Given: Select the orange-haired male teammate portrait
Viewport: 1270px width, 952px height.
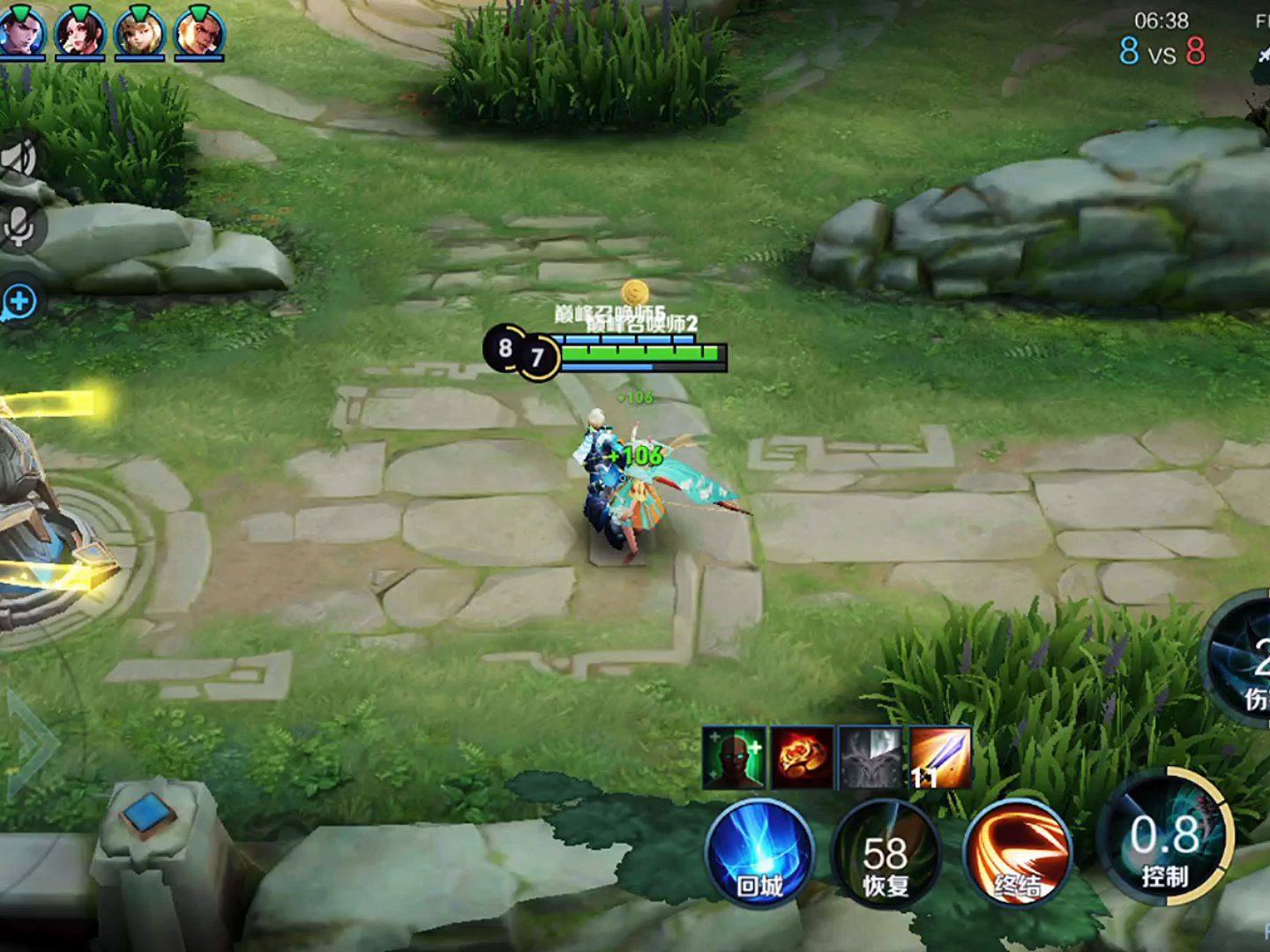Looking at the screenshot, I should tap(199, 33).
